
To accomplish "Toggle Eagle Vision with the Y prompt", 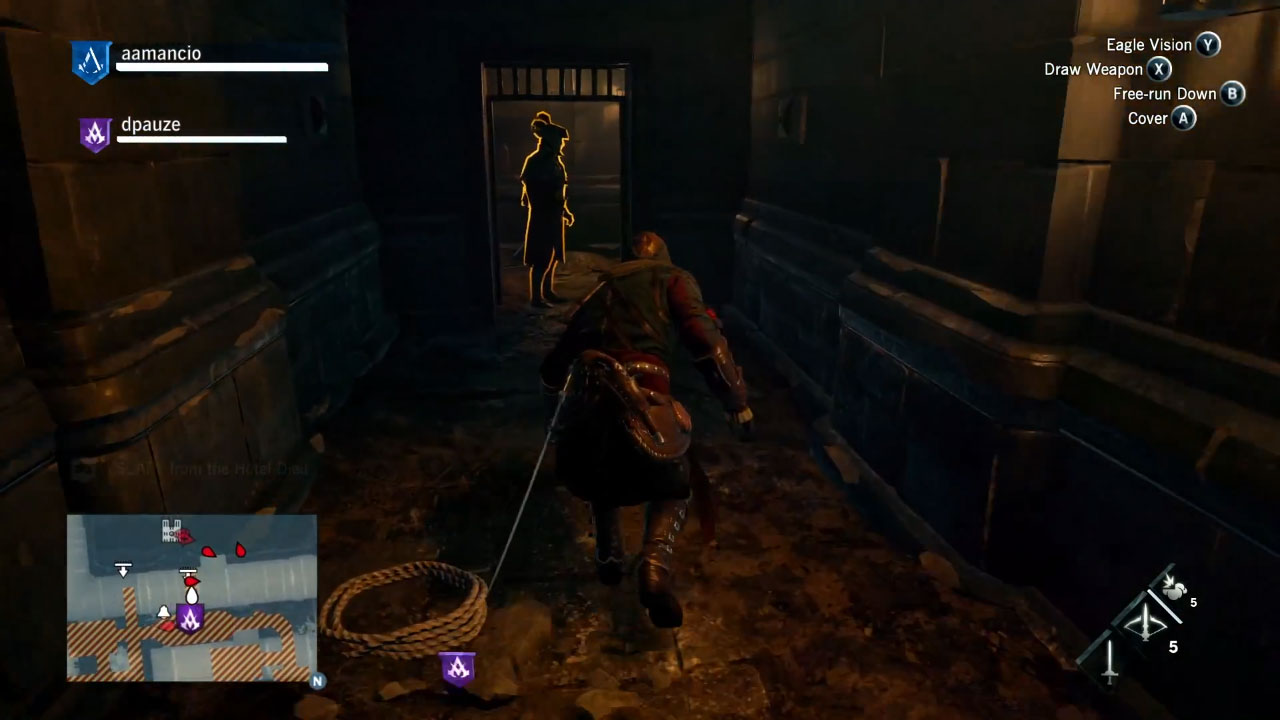I will click(x=1207, y=45).
